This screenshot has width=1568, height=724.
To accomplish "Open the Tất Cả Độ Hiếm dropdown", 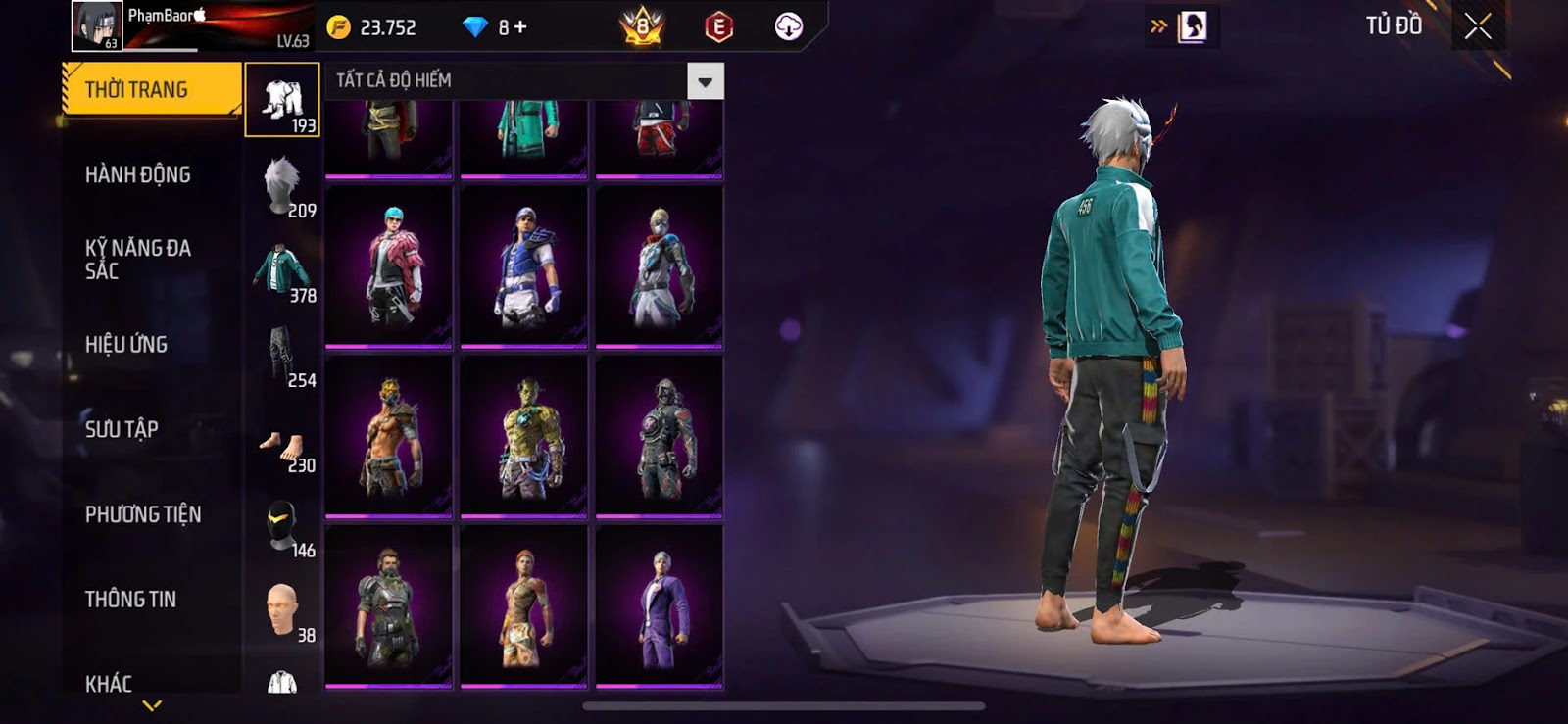I will 705,81.
